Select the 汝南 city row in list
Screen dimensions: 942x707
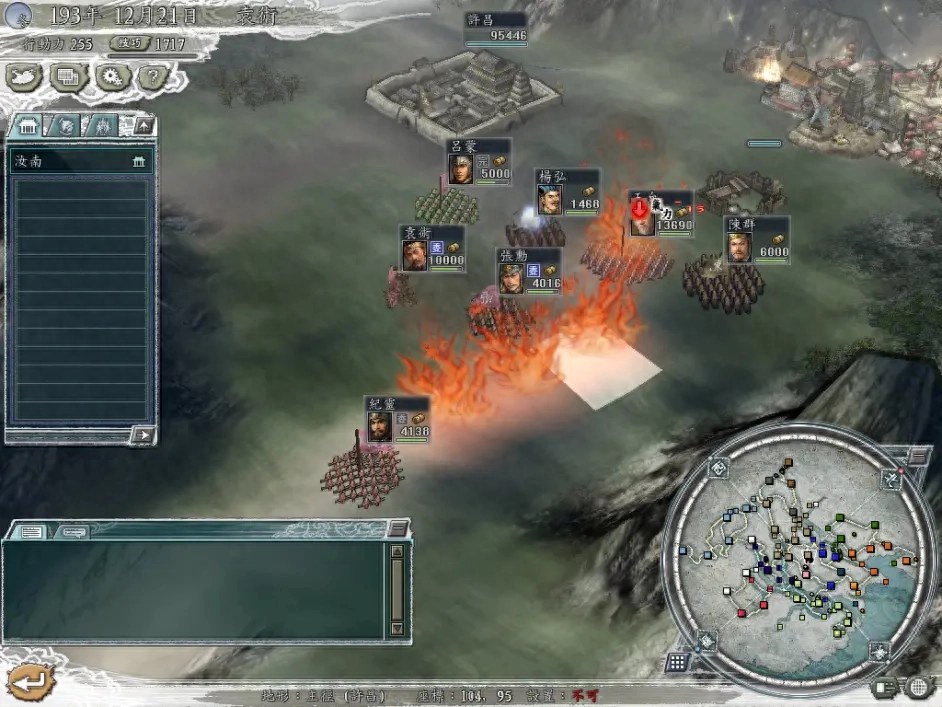click(x=80, y=161)
